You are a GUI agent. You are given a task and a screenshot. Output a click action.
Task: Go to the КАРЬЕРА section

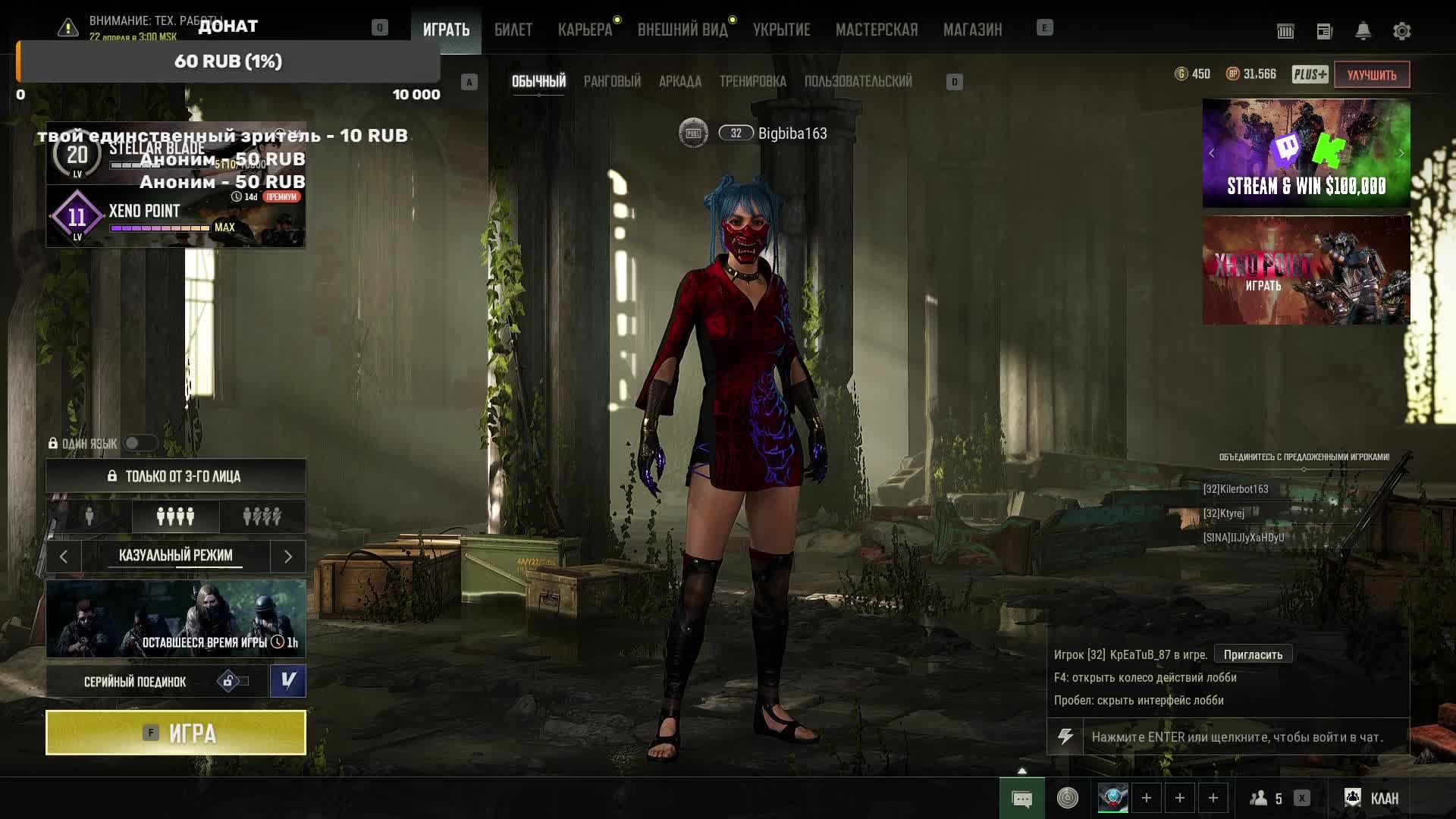[x=585, y=30]
